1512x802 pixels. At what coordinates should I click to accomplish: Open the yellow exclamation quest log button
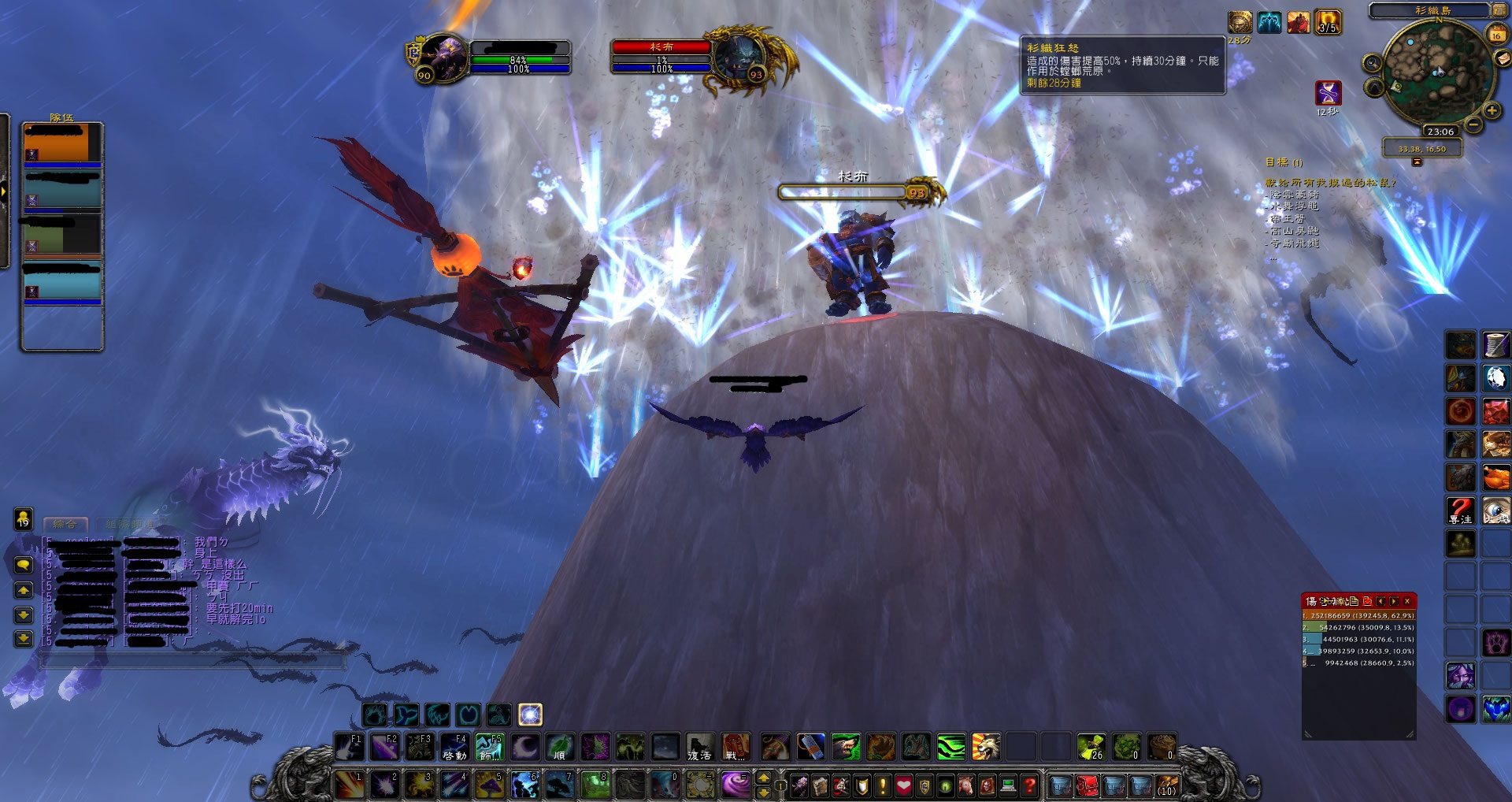pos(883,785)
